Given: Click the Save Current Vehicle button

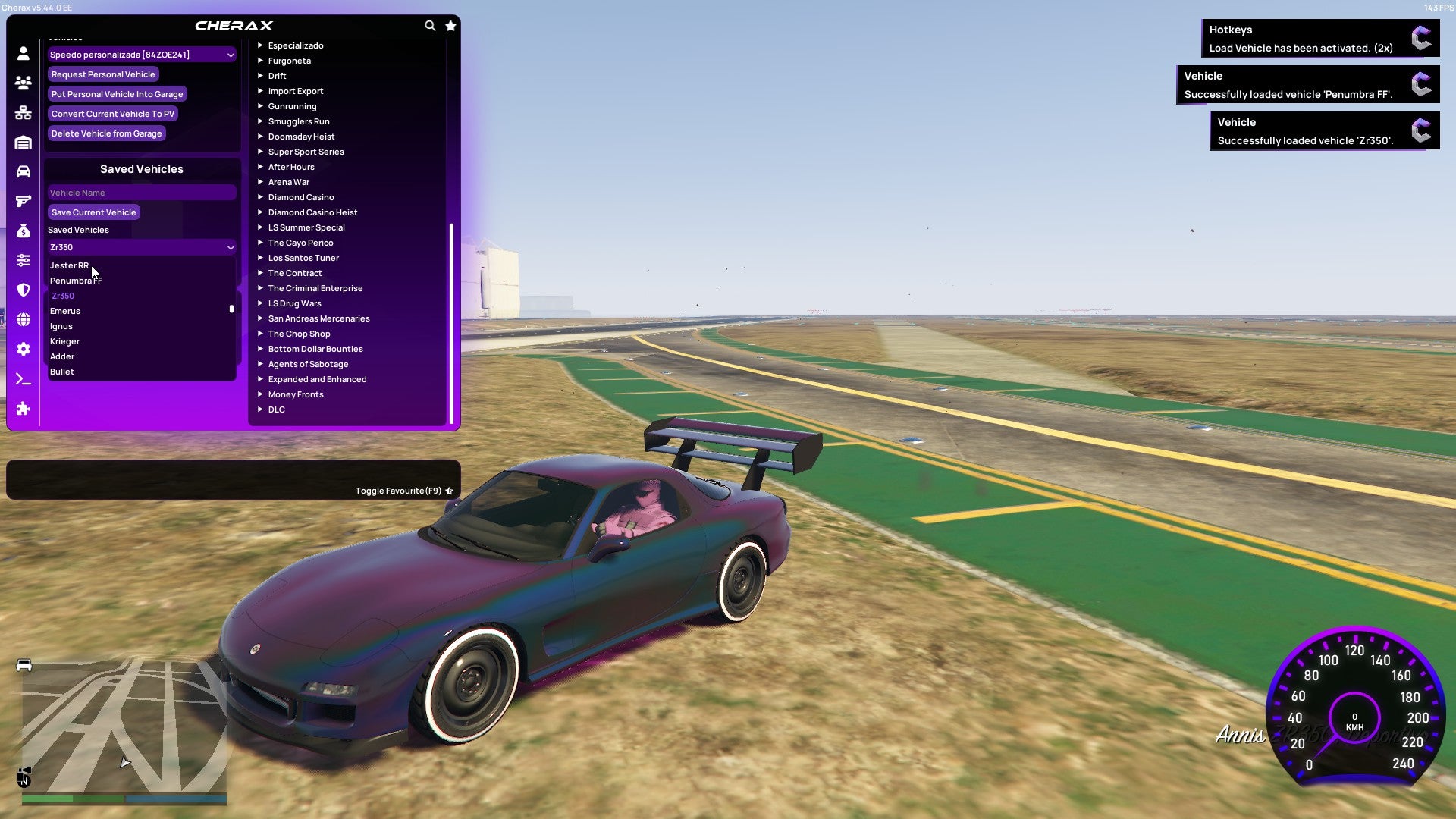Looking at the screenshot, I should pyautogui.click(x=93, y=212).
